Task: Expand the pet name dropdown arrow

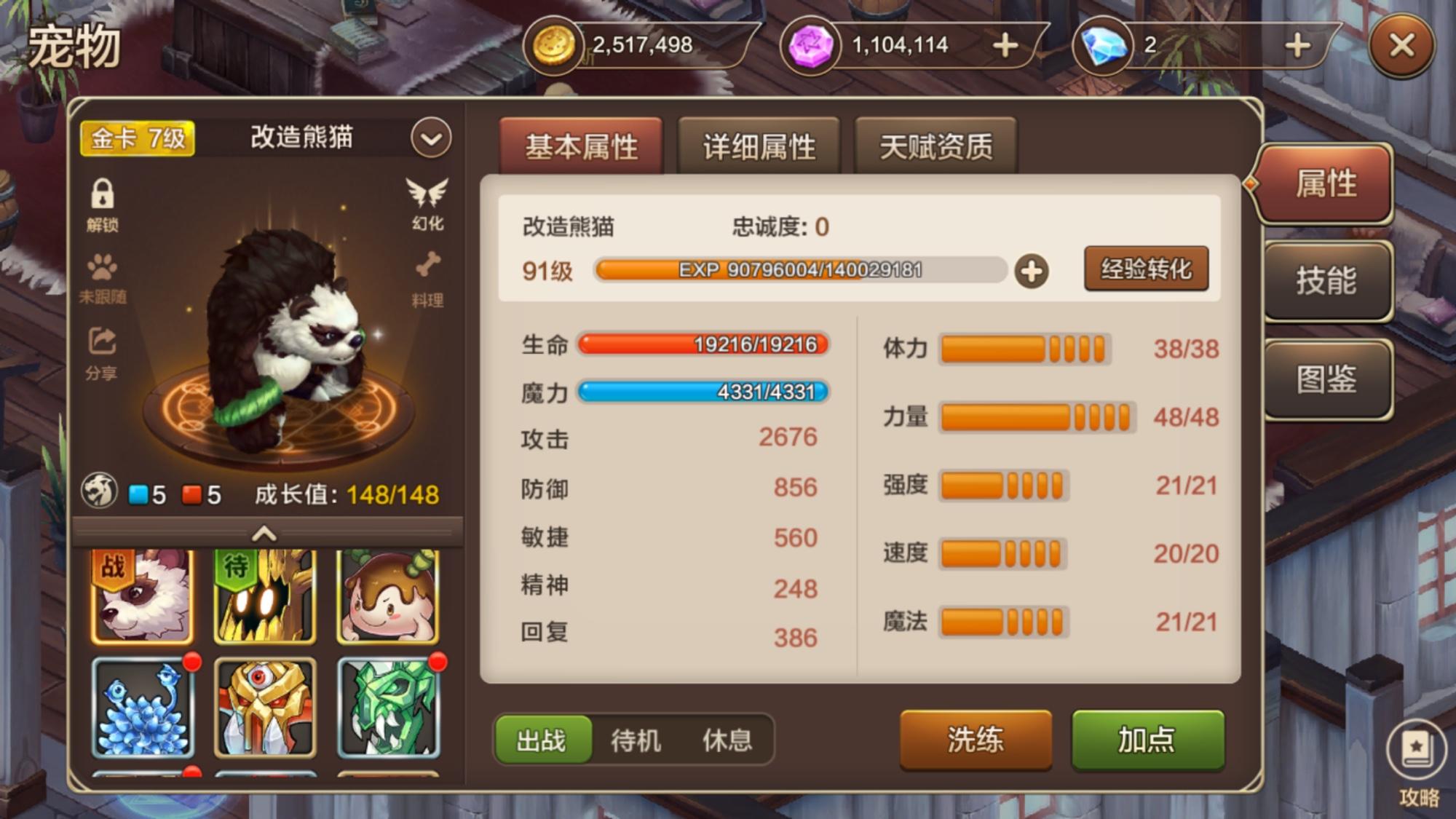Action: 430,138
